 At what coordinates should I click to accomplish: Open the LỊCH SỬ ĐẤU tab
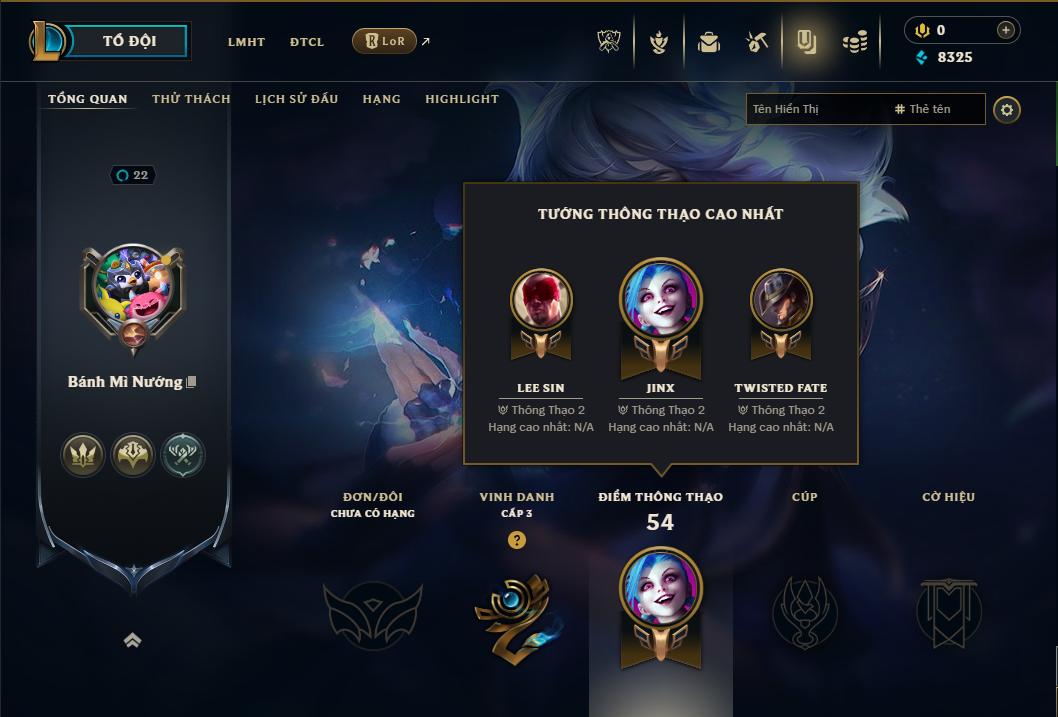click(296, 99)
